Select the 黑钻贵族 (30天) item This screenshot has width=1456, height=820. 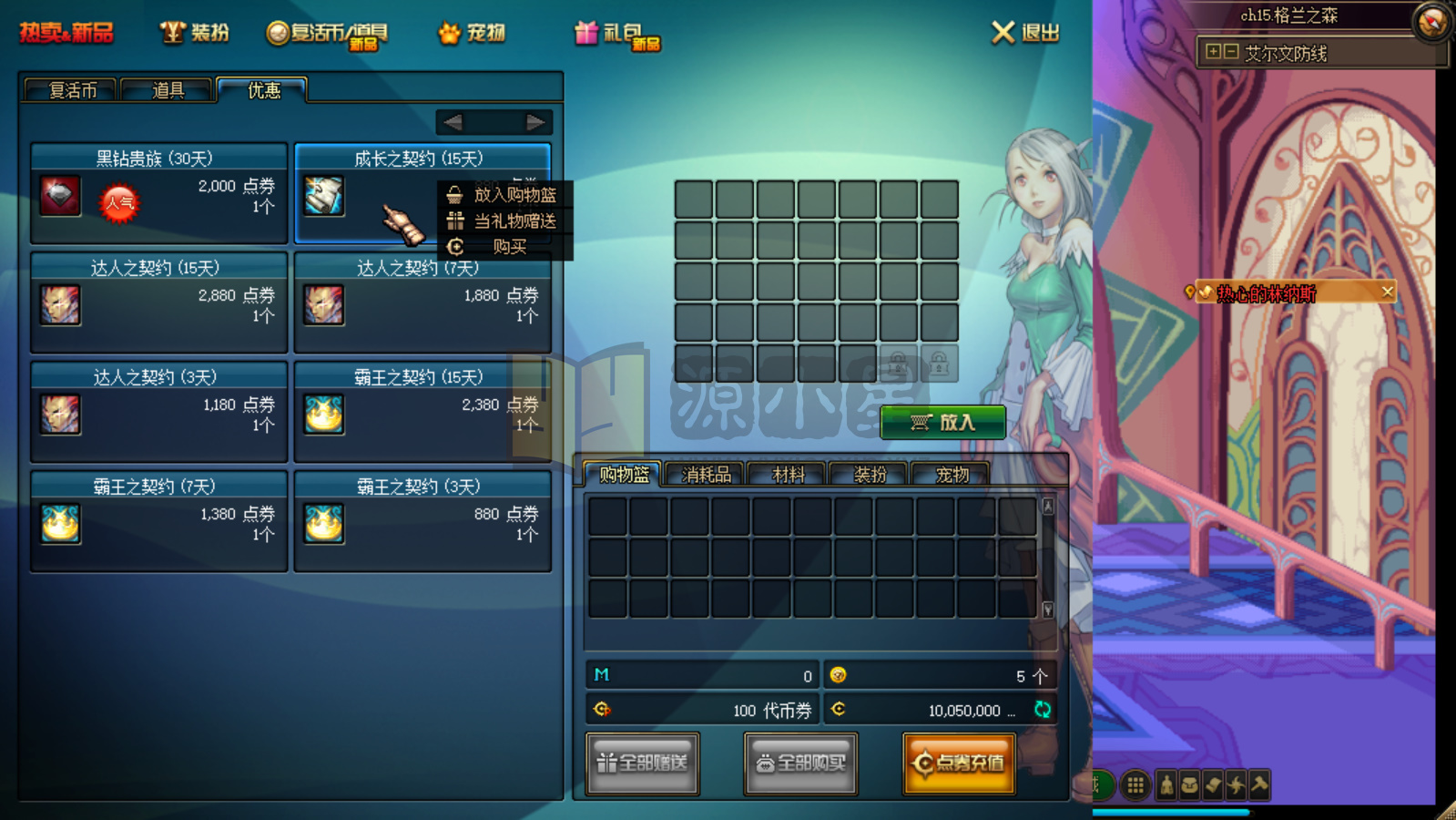(158, 193)
